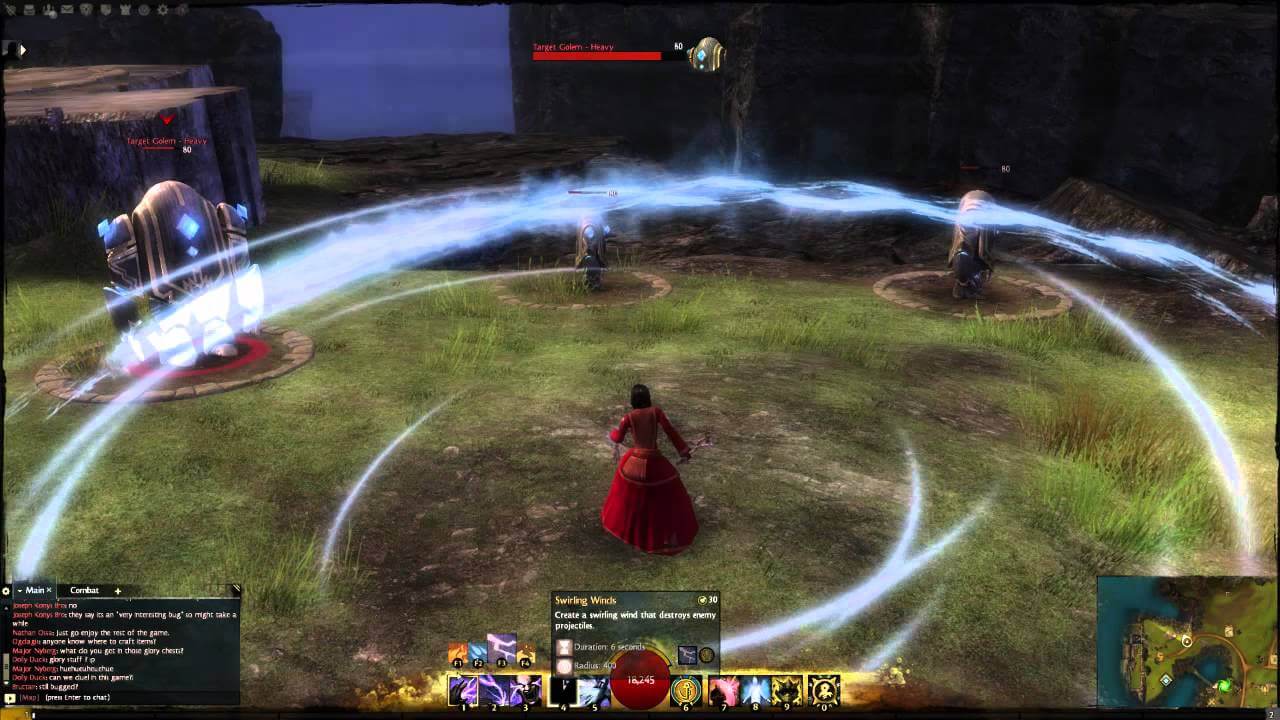Open the inventory bag icon
Viewport: 1280px width, 720px height.
(x=29, y=10)
